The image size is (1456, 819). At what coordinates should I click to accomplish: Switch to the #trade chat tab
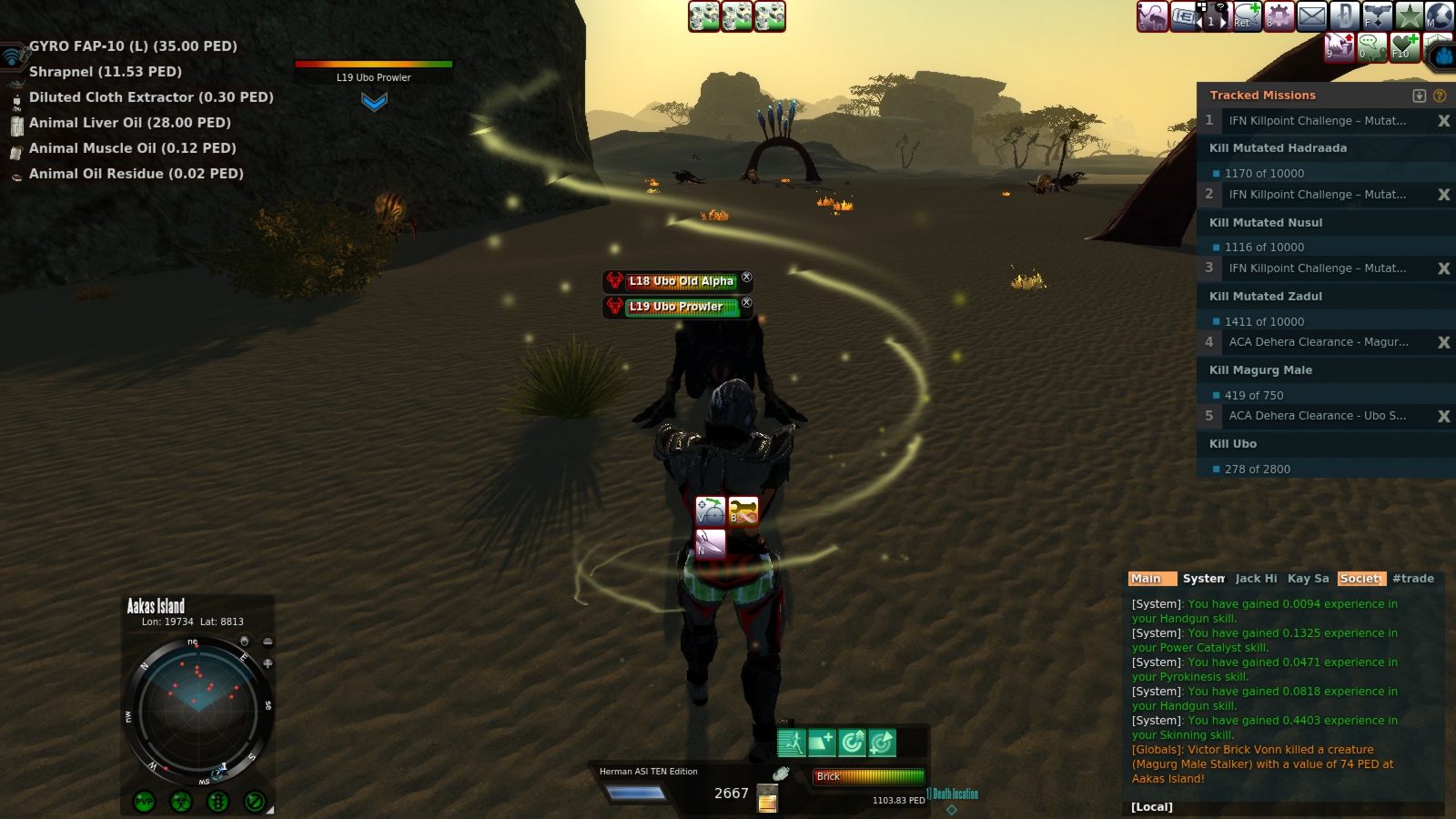(1412, 579)
